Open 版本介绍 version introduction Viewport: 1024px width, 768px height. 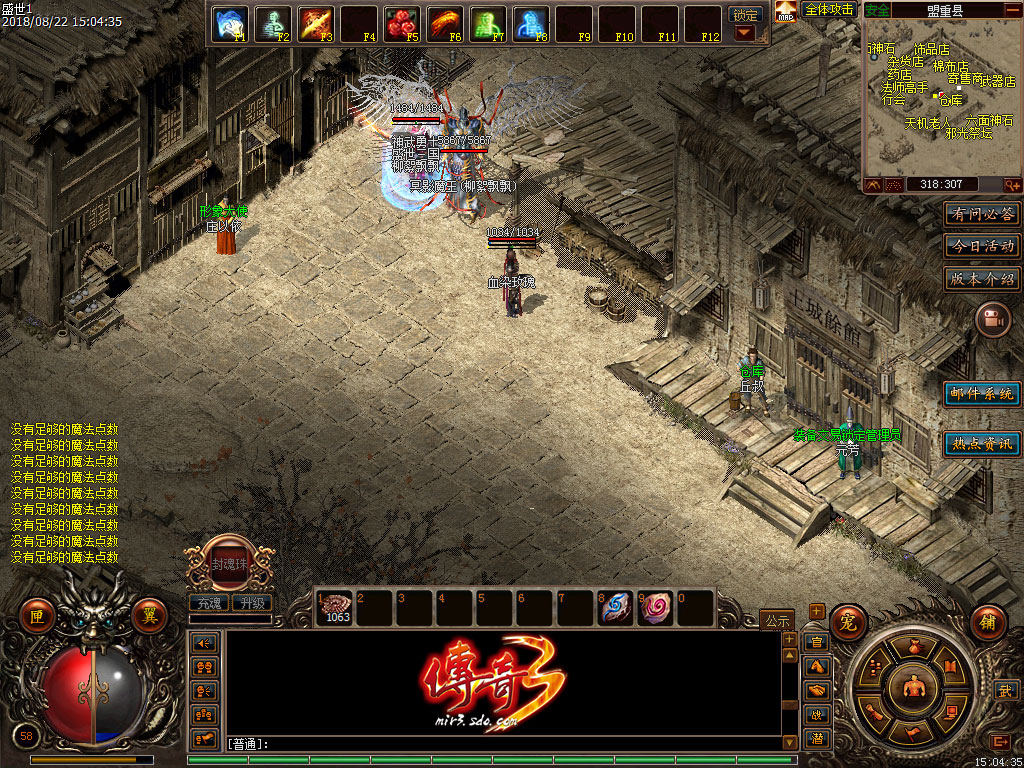point(983,279)
